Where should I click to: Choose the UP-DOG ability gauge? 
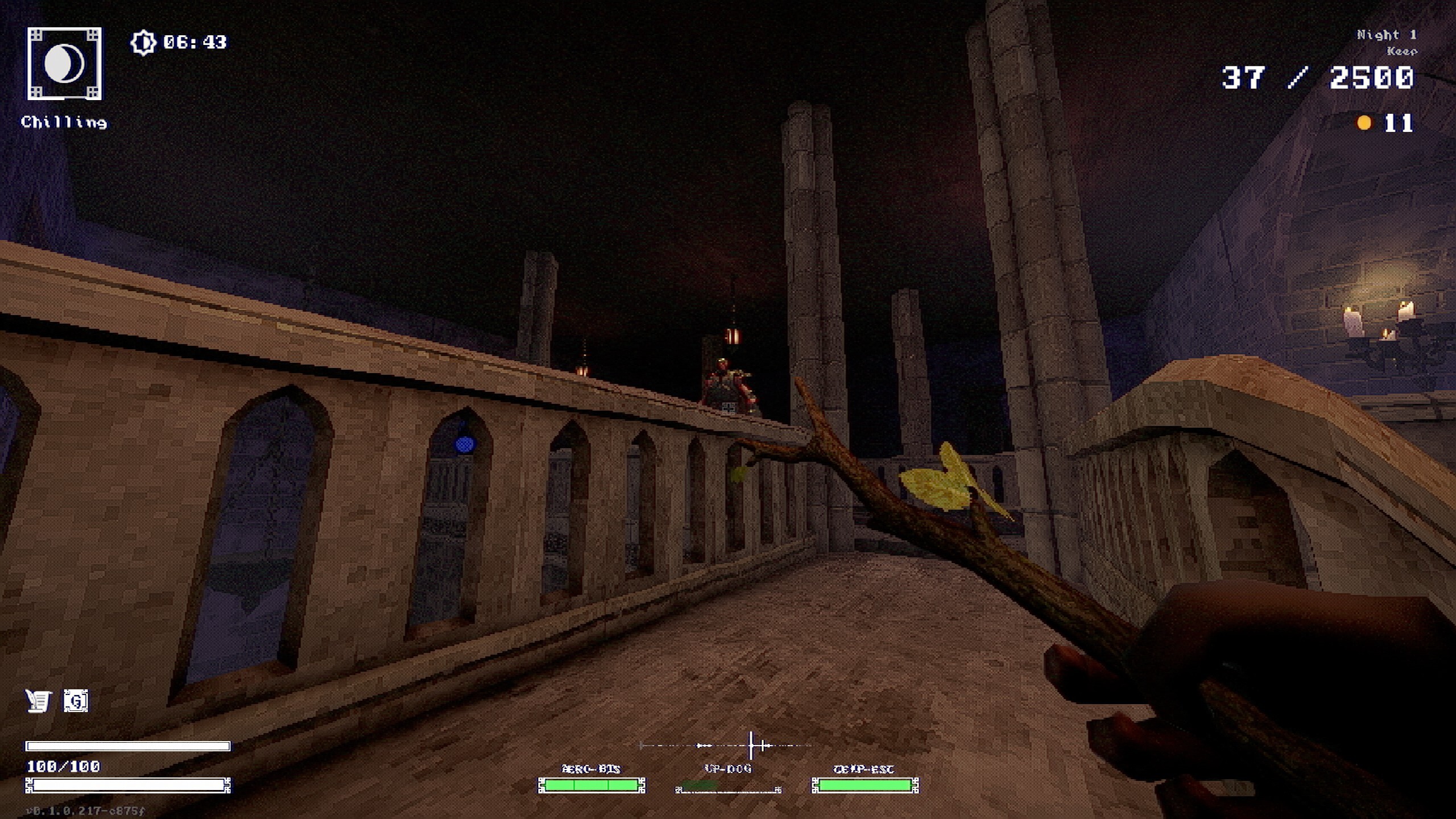tap(728, 788)
